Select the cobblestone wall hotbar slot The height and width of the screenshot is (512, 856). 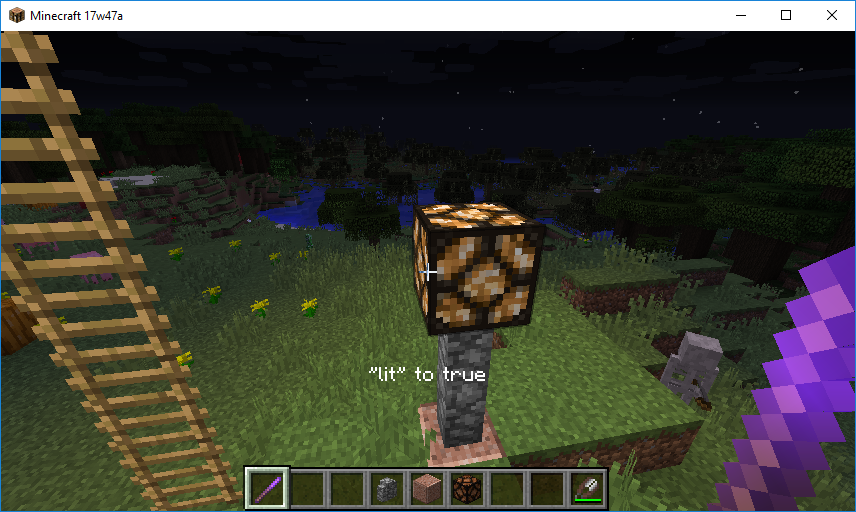point(387,489)
